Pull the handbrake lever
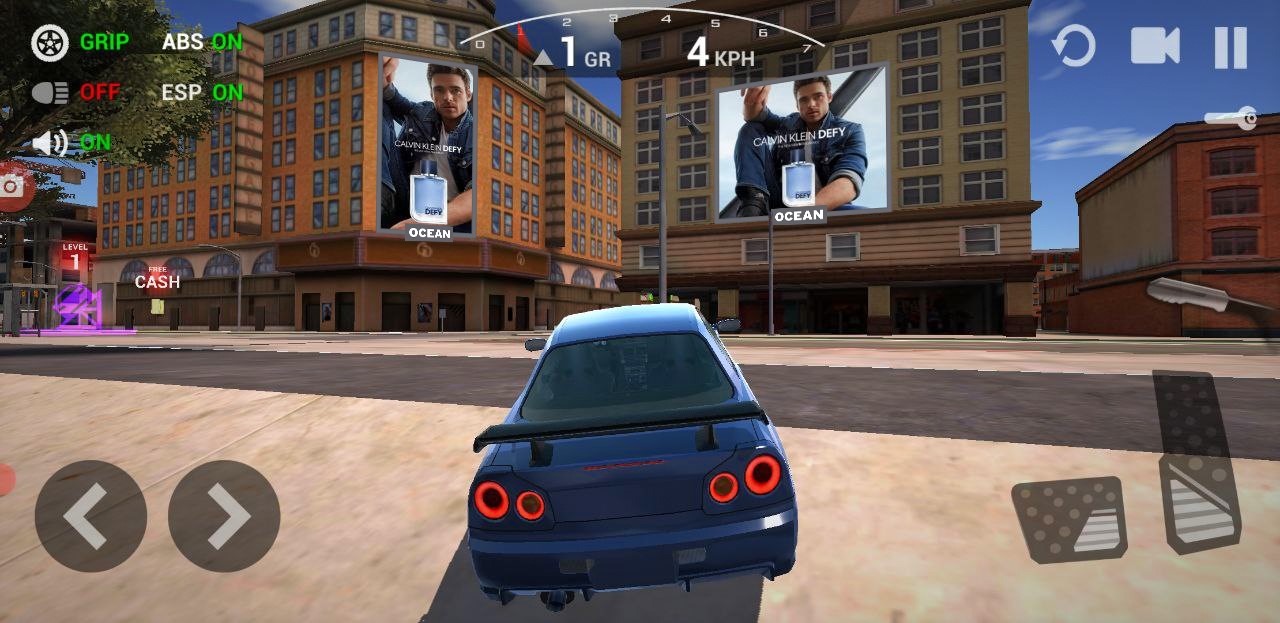 [1200, 295]
